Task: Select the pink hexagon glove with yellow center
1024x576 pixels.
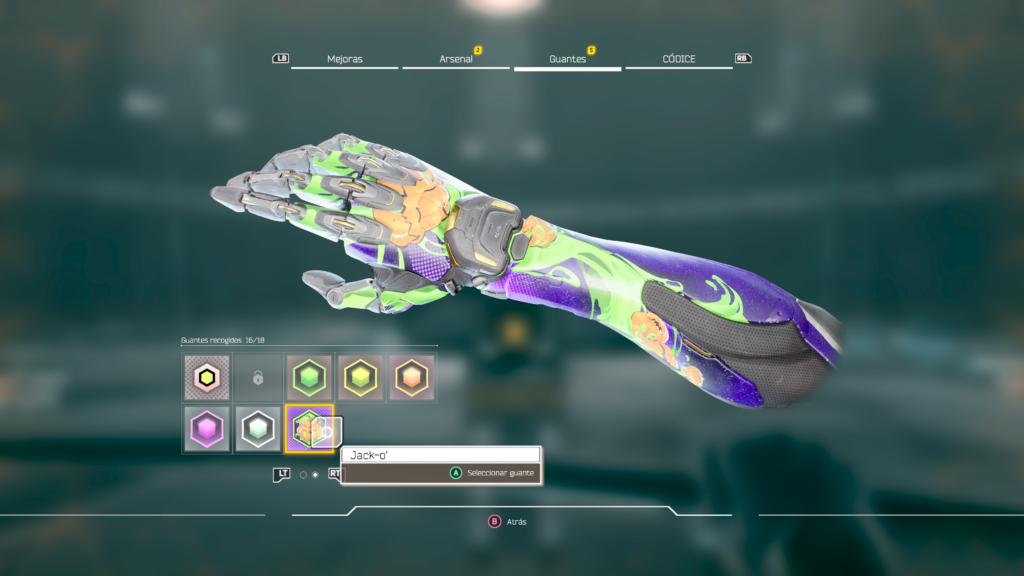Action: (207, 378)
